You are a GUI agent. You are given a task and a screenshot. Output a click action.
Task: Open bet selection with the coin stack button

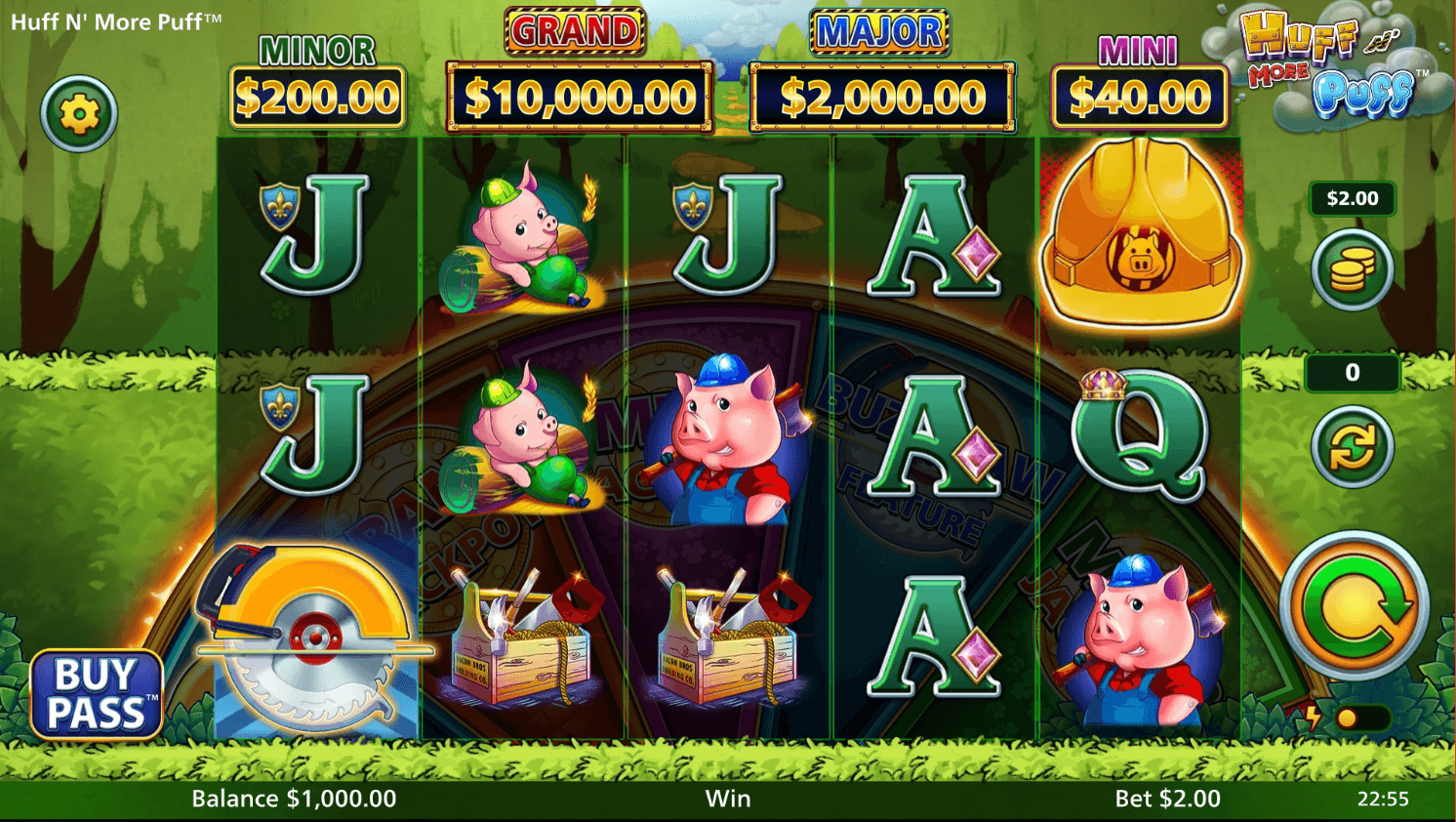(x=1352, y=268)
